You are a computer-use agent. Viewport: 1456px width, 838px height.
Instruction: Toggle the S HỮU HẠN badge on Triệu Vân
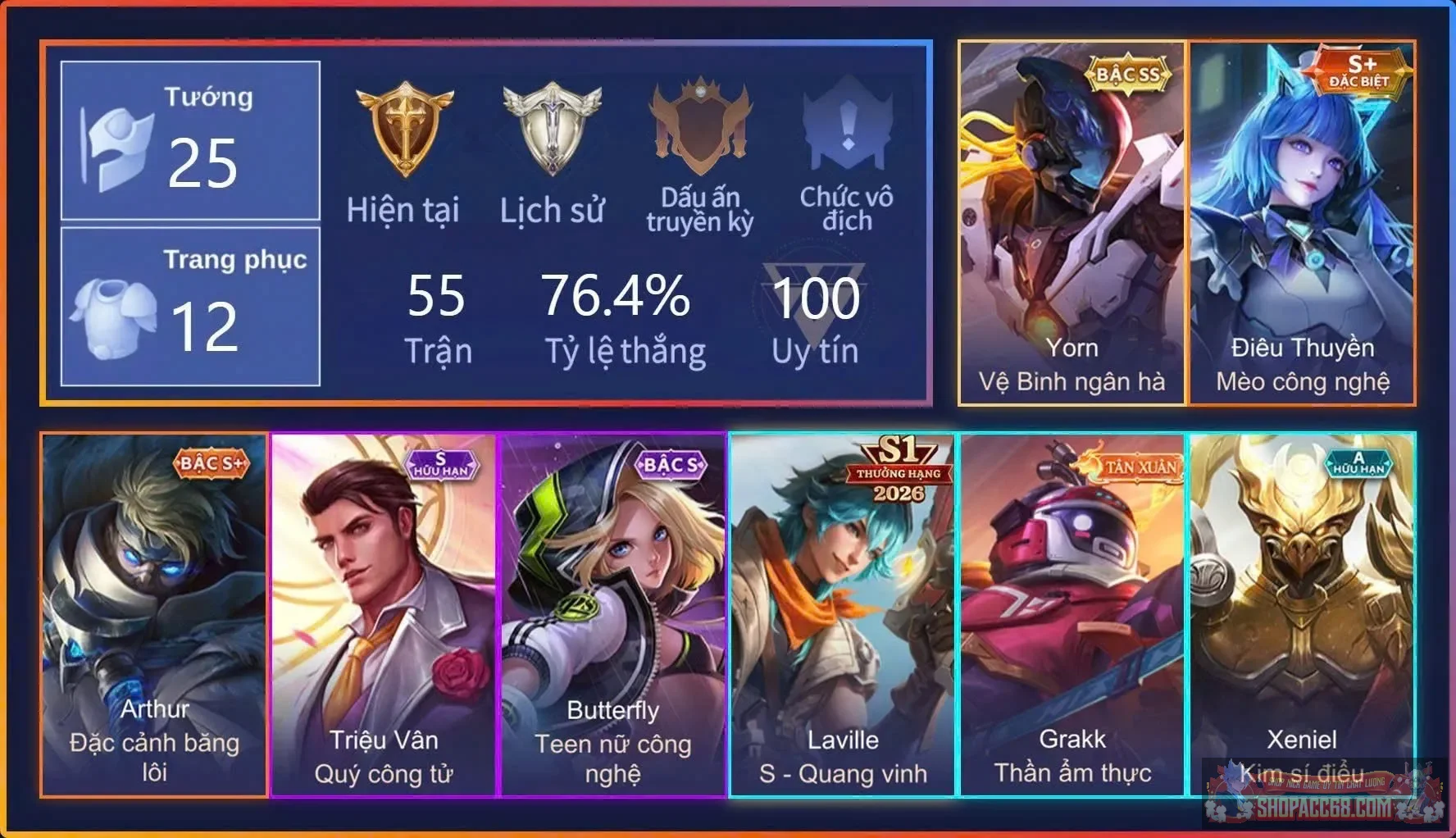[443, 465]
